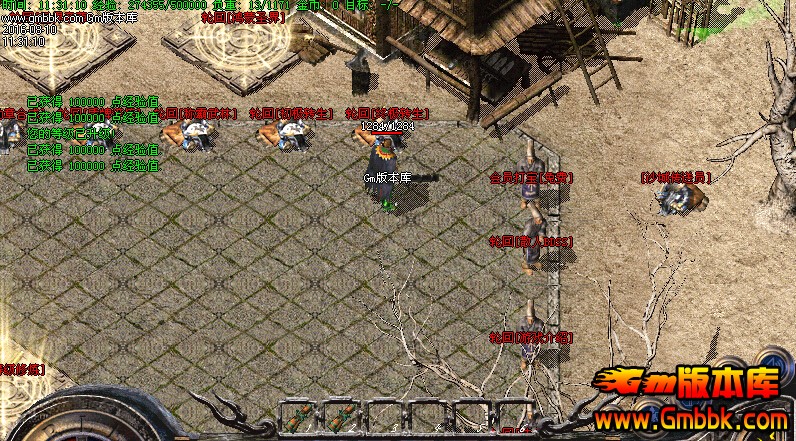
Task: Use the scroll in belt slot 1
Action: tap(297, 417)
